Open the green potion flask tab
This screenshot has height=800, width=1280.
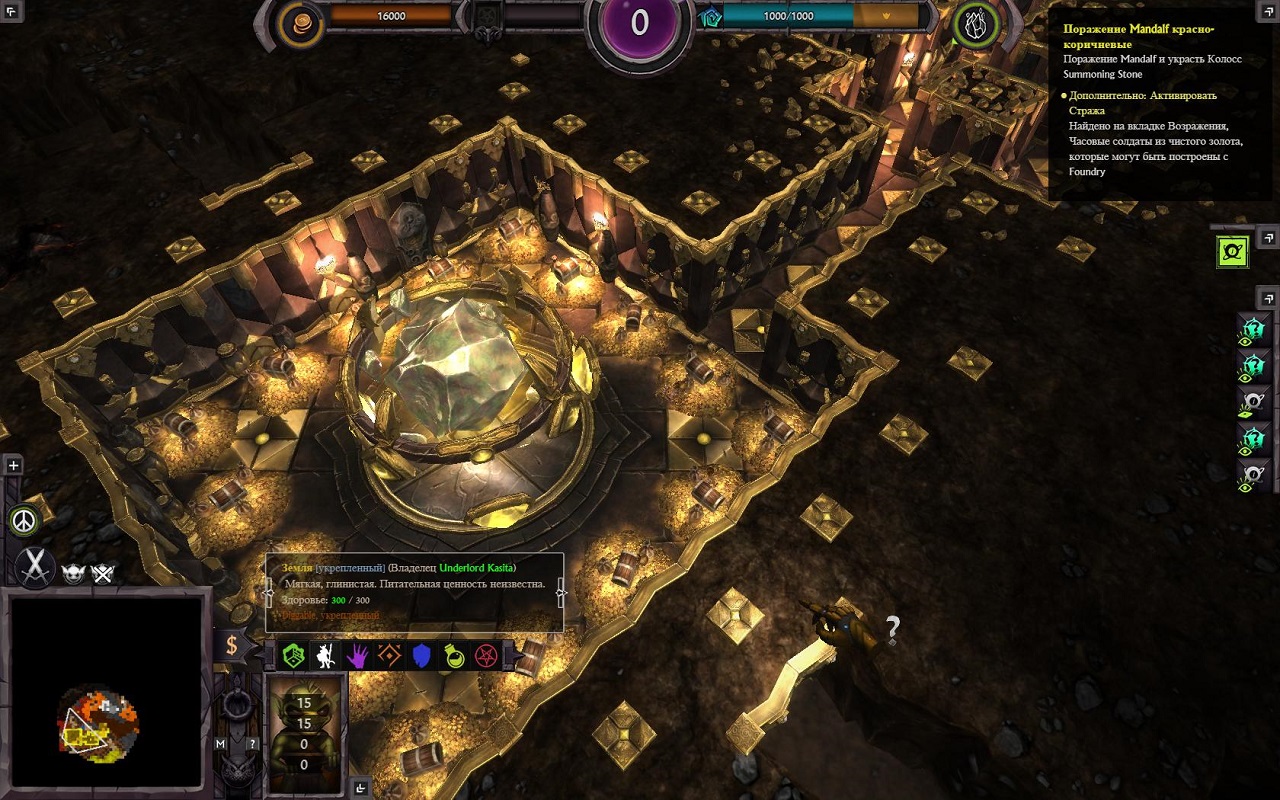tap(454, 656)
